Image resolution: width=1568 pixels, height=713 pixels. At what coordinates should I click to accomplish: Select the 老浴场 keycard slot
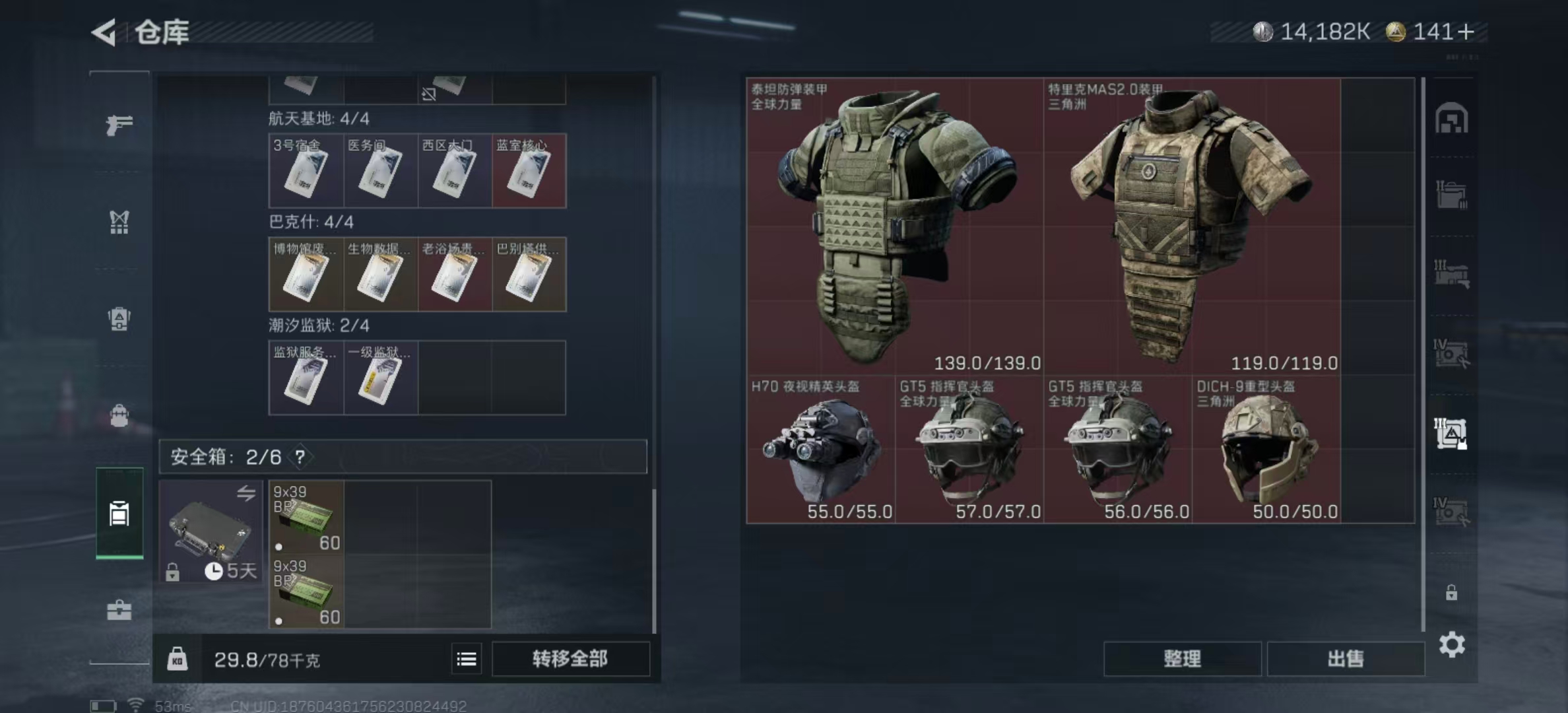pos(455,275)
